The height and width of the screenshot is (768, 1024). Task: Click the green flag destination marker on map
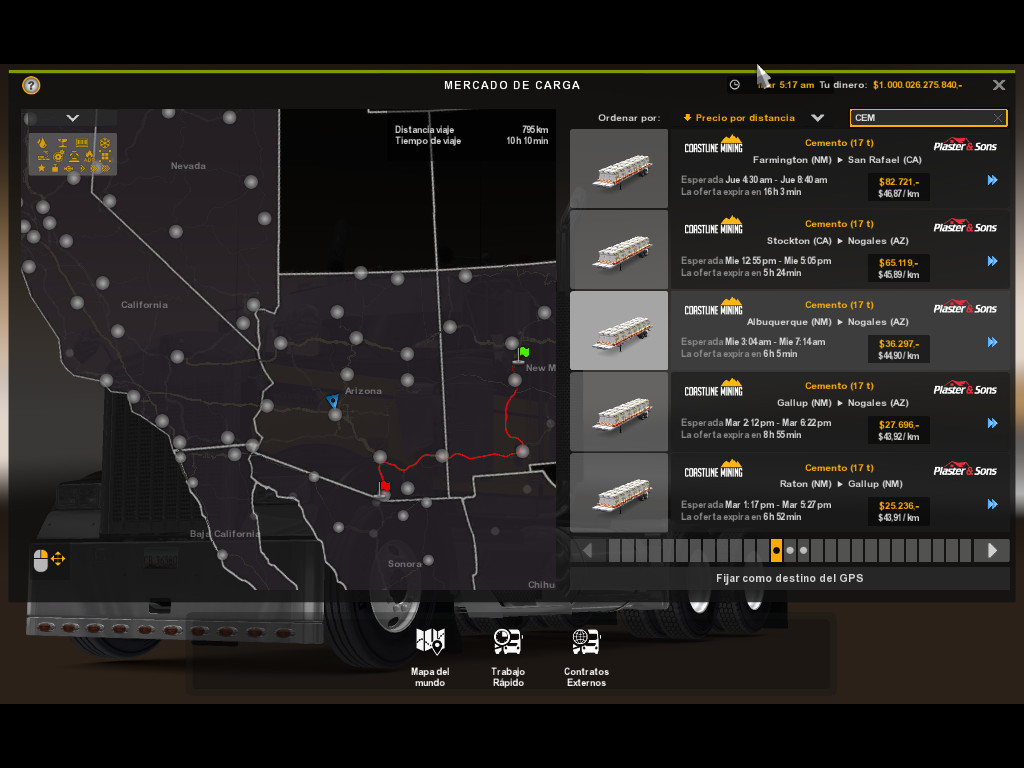523,353
